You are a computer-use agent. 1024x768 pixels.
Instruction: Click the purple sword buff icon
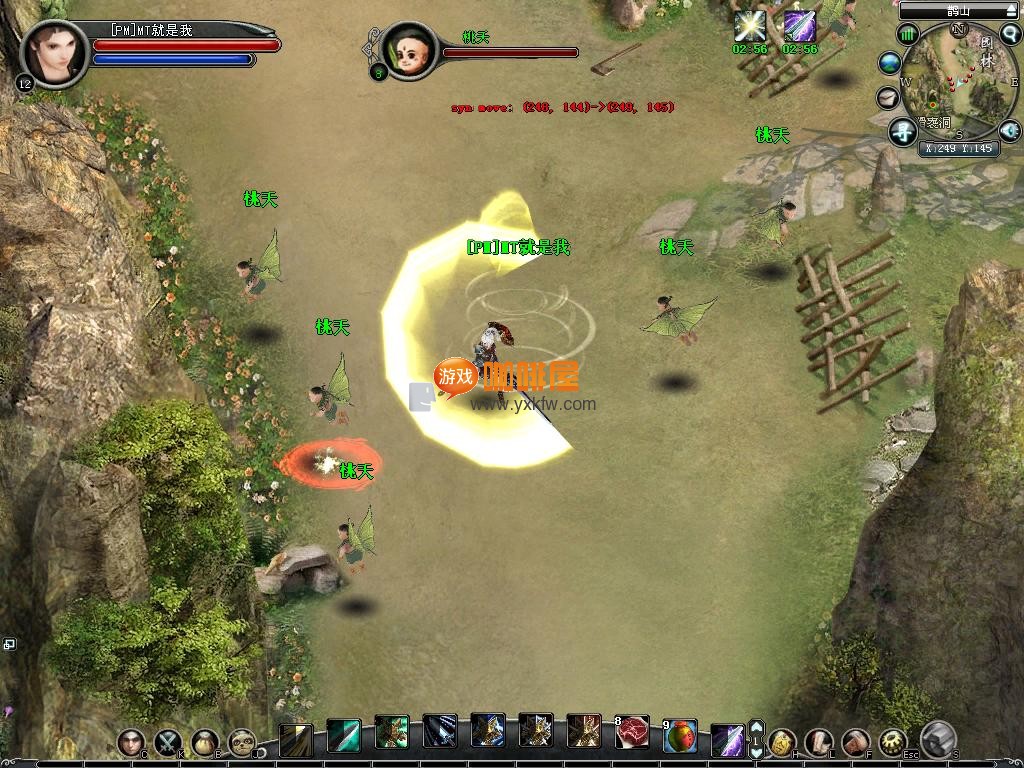(799, 26)
